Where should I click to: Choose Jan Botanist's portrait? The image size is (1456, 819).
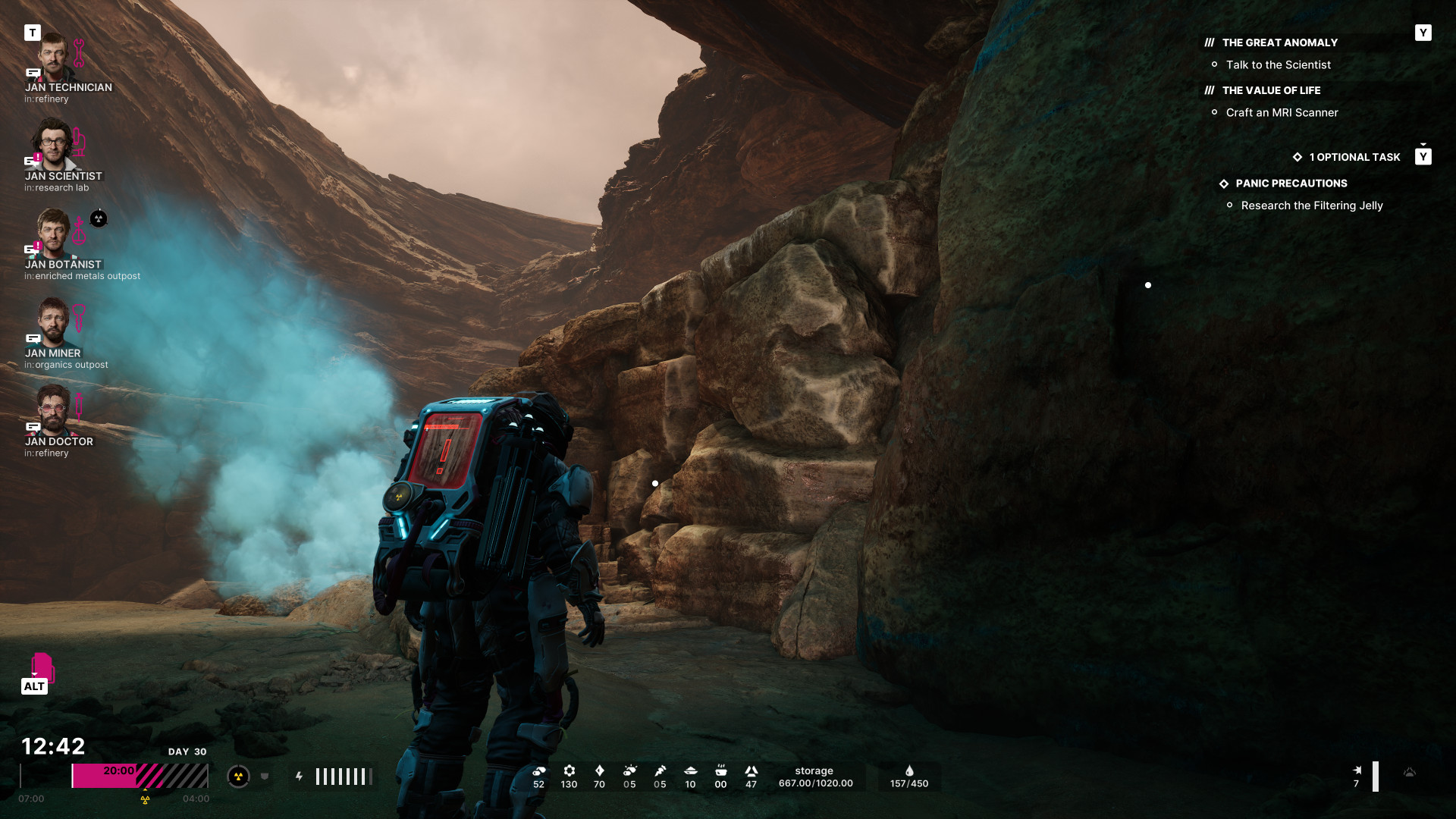pyautogui.click(x=53, y=234)
